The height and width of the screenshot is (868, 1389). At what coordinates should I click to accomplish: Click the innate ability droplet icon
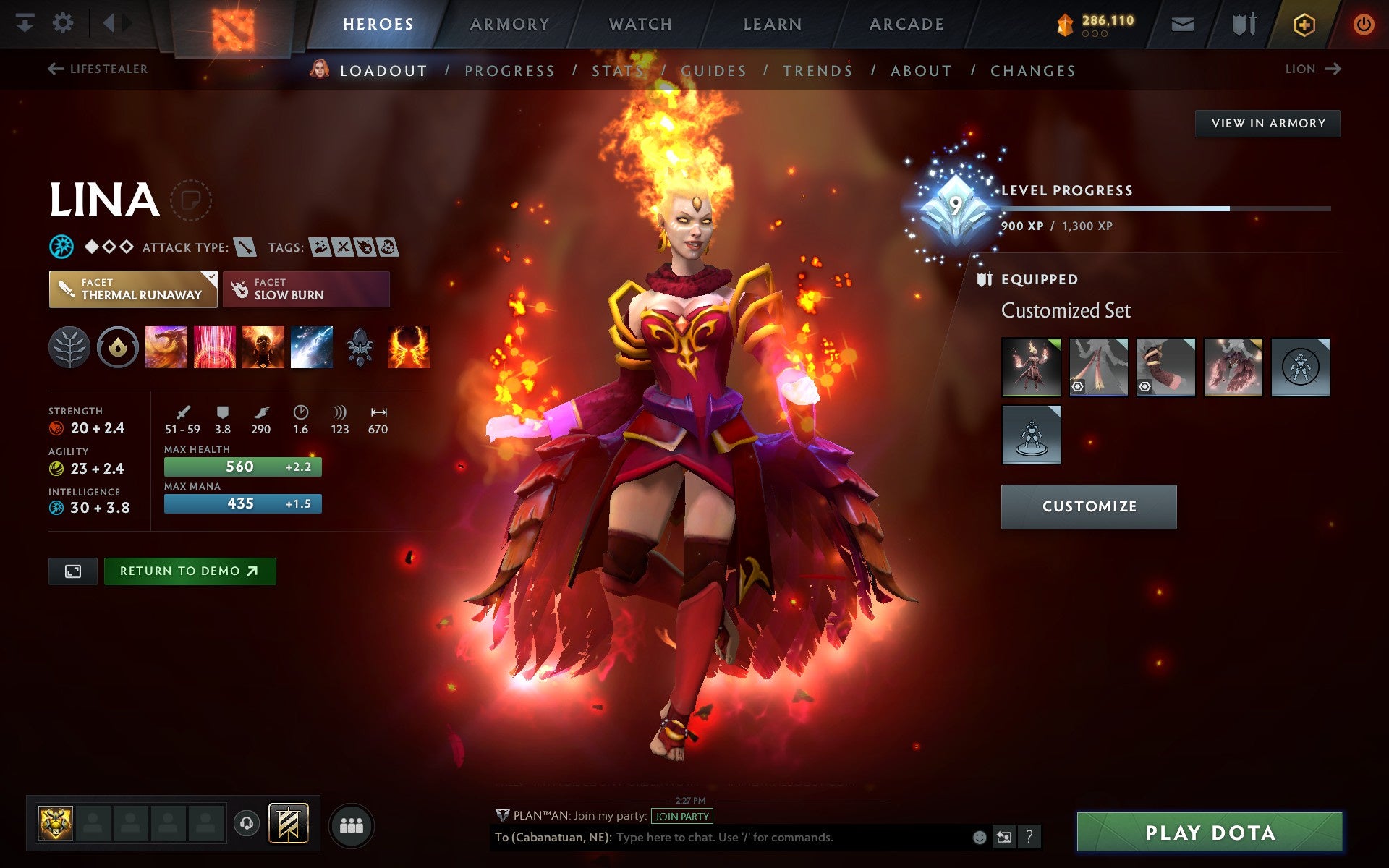tap(119, 347)
